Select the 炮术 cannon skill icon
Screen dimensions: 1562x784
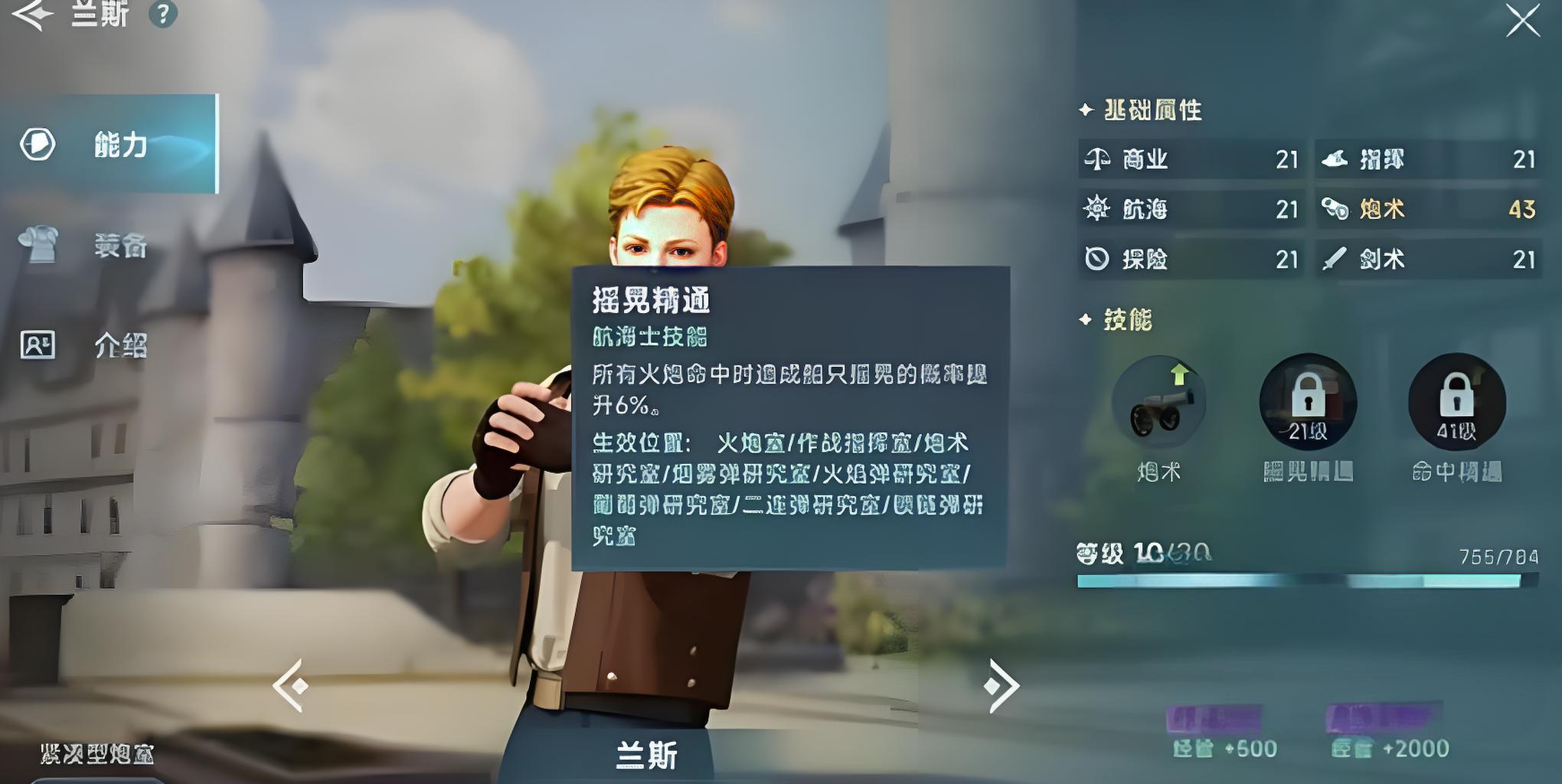1158,403
